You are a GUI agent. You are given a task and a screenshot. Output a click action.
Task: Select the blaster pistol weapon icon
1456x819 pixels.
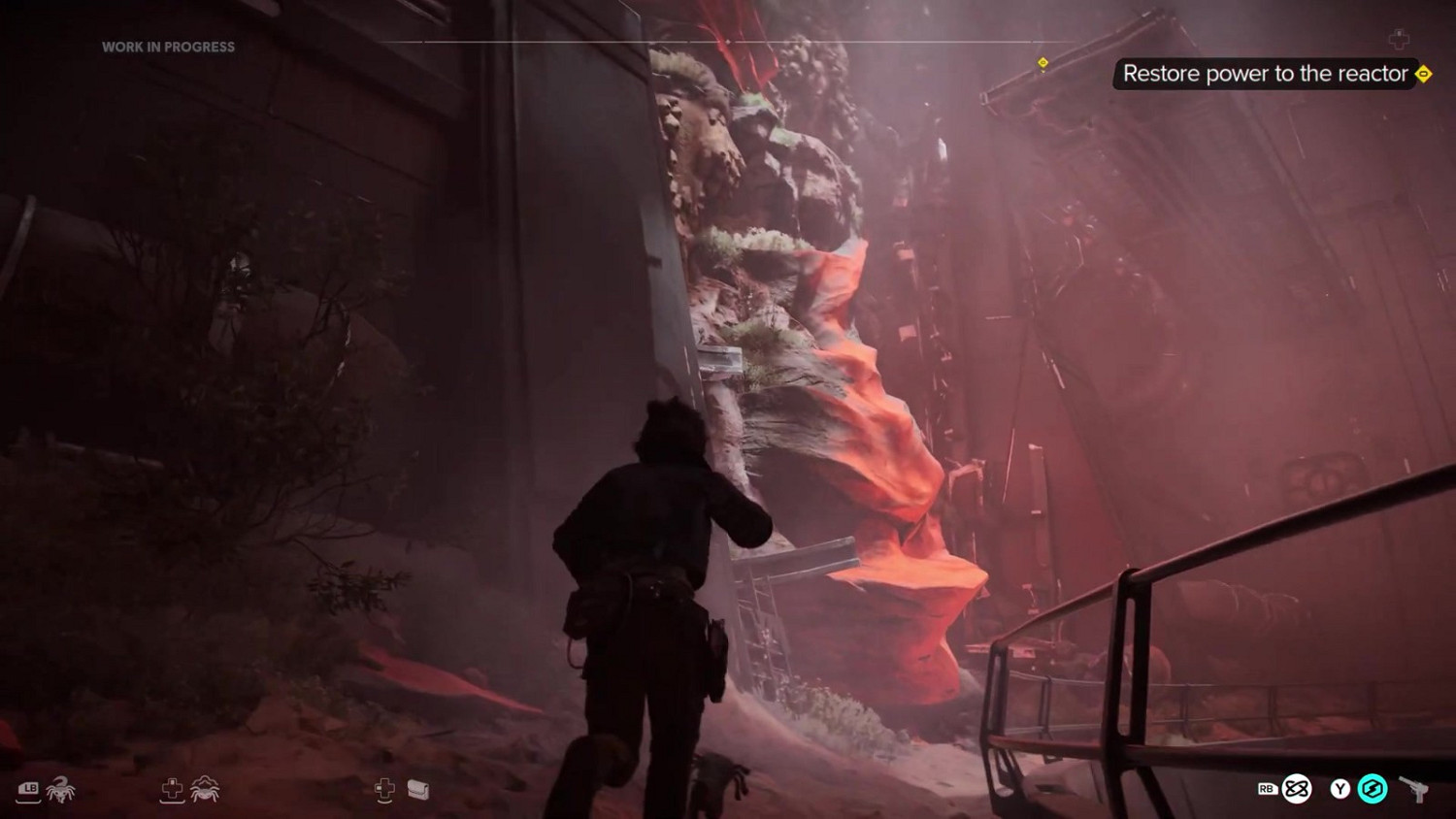(1414, 789)
